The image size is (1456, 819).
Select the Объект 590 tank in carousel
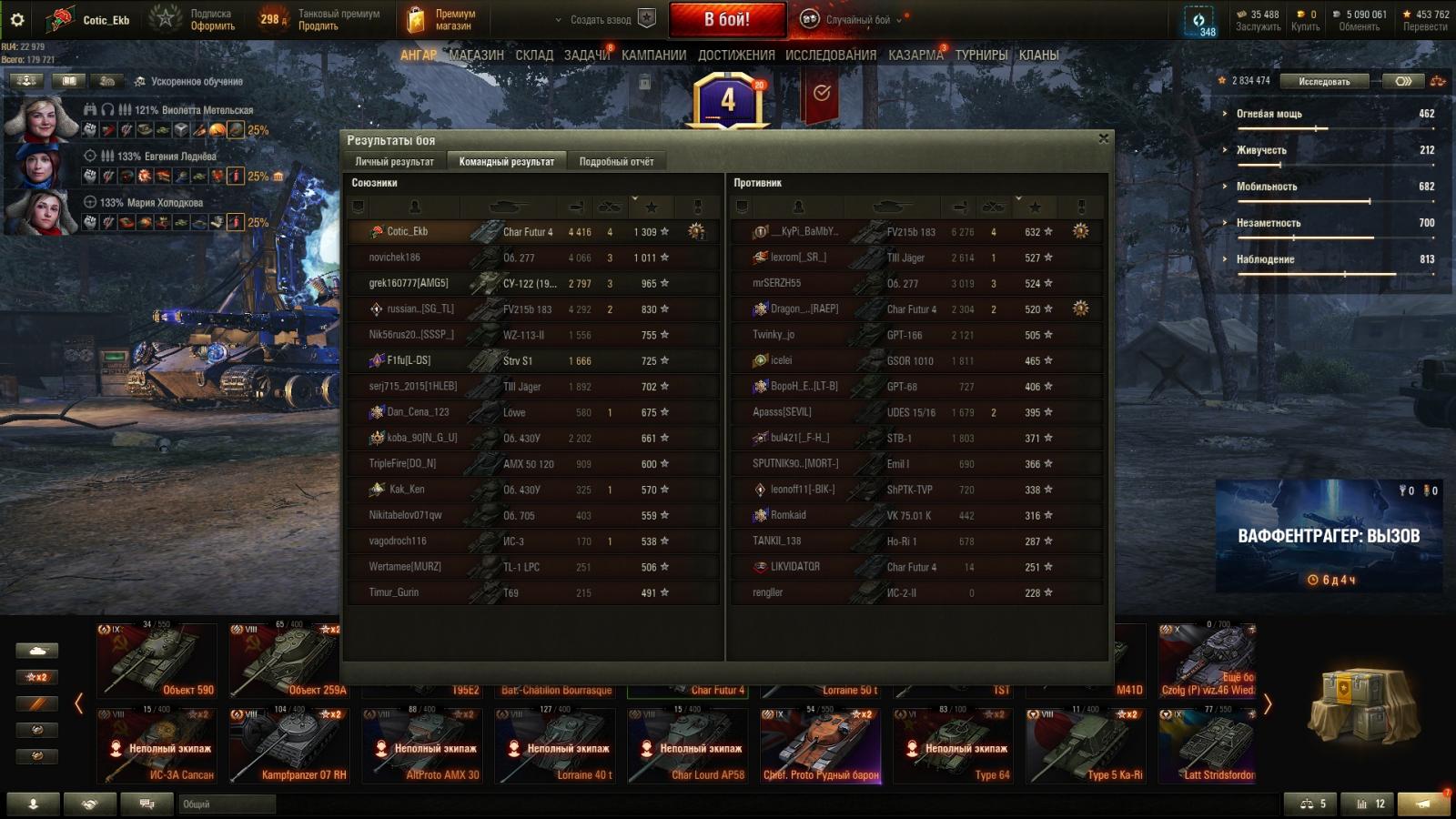tap(157, 660)
